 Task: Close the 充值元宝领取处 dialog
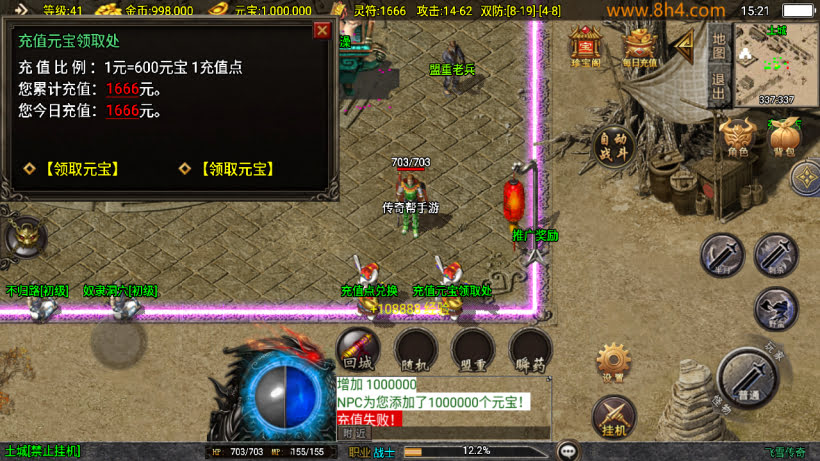(322, 30)
